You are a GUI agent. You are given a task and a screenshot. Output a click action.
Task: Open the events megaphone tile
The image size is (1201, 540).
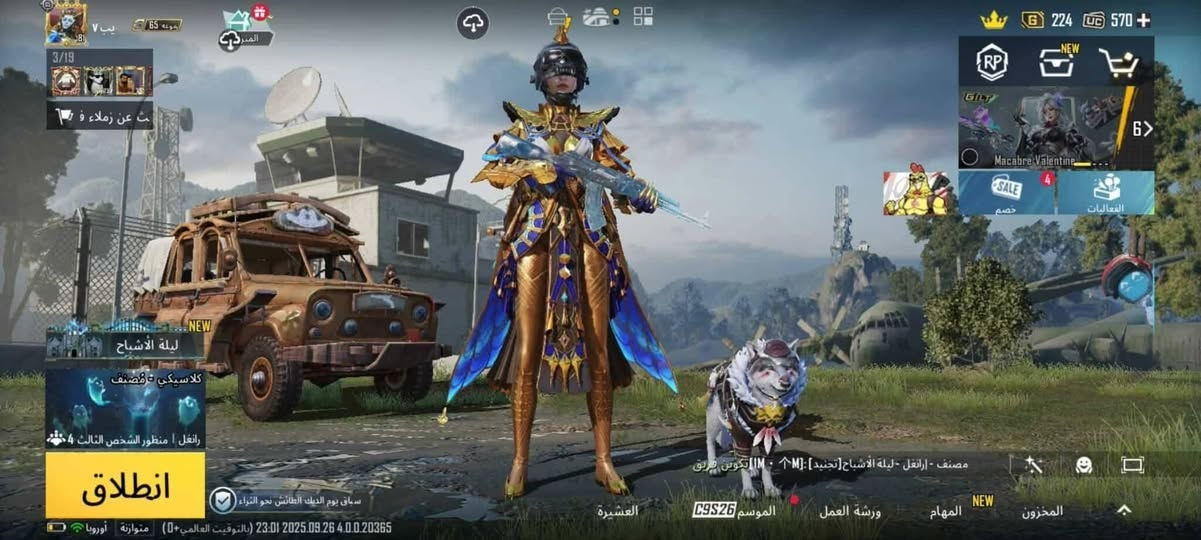coord(1106,192)
